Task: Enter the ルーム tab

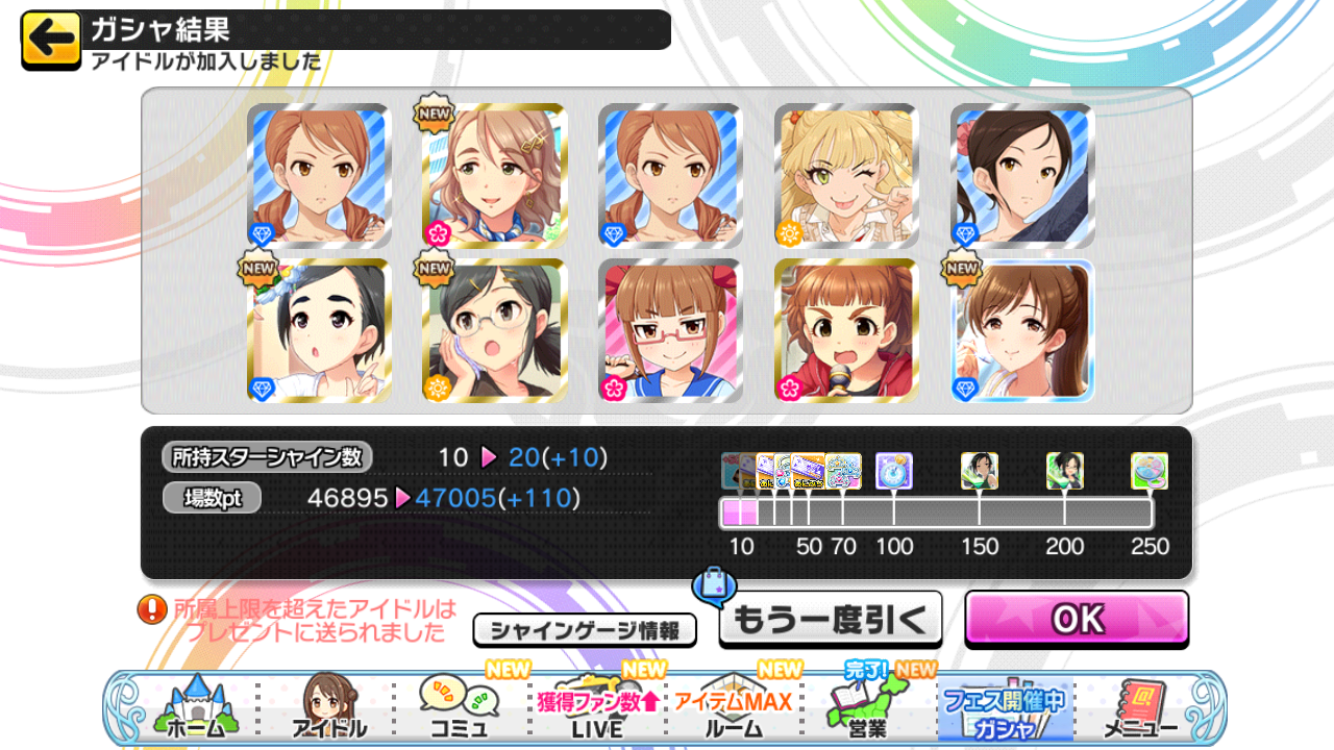Action: tap(733, 709)
